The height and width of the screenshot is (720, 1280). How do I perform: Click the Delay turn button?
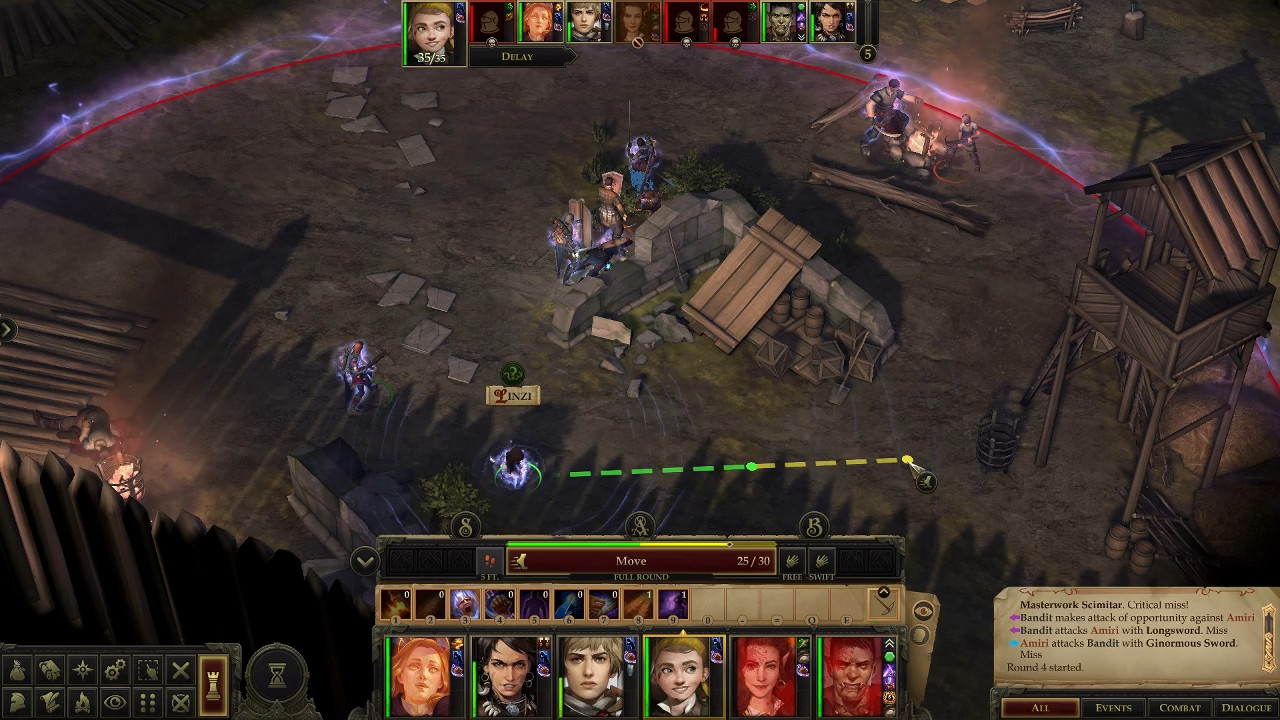pos(518,57)
